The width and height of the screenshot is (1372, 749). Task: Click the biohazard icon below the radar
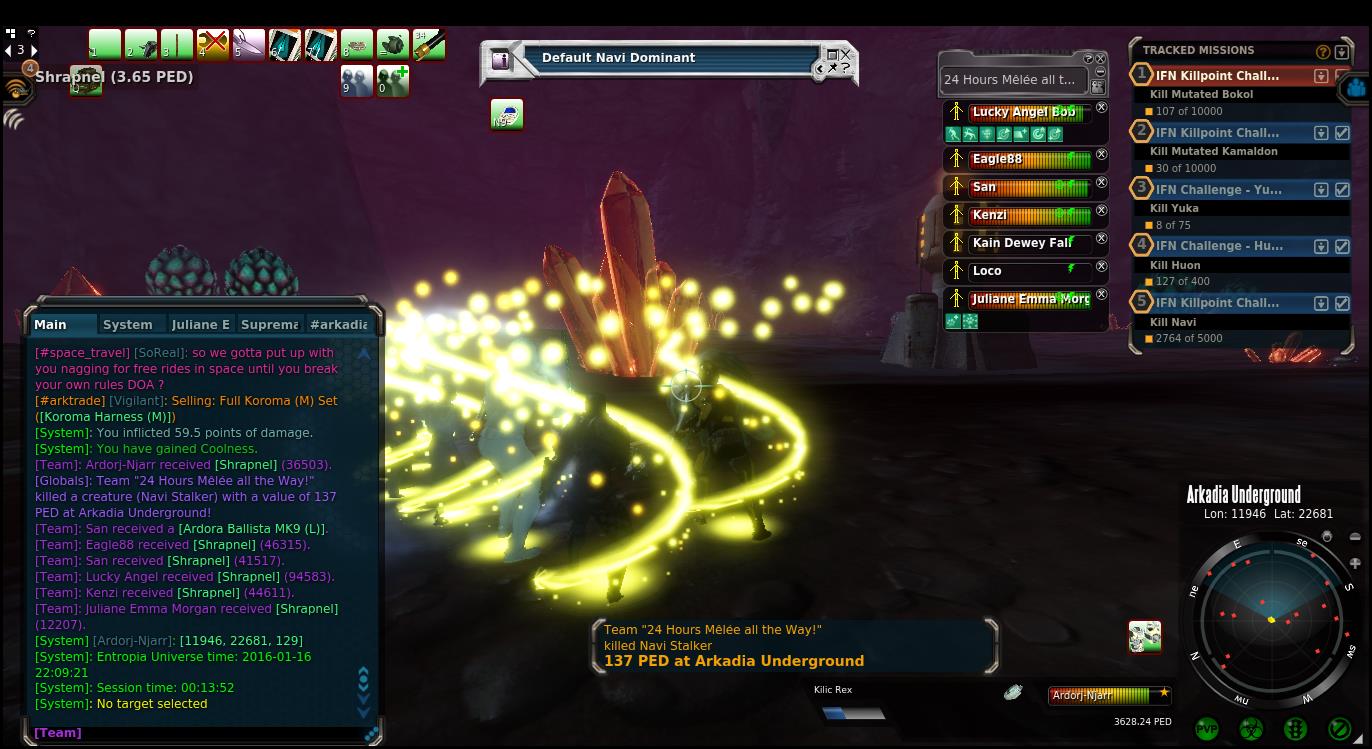click(x=1251, y=729)
